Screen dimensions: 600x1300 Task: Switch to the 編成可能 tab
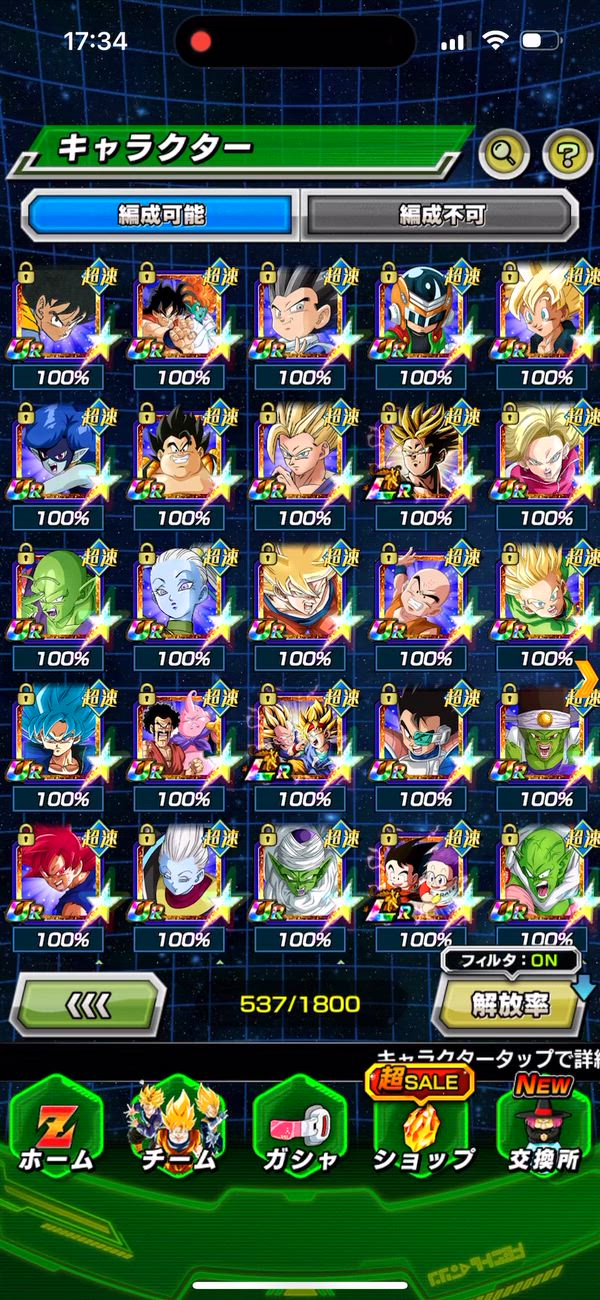161,214
